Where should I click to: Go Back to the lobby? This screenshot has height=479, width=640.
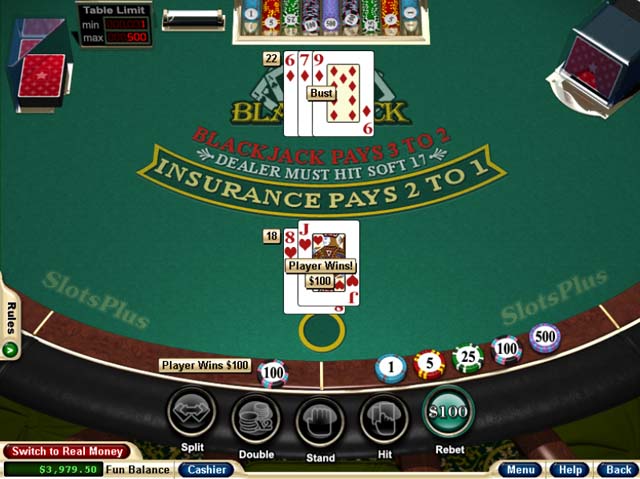[618, 469]
